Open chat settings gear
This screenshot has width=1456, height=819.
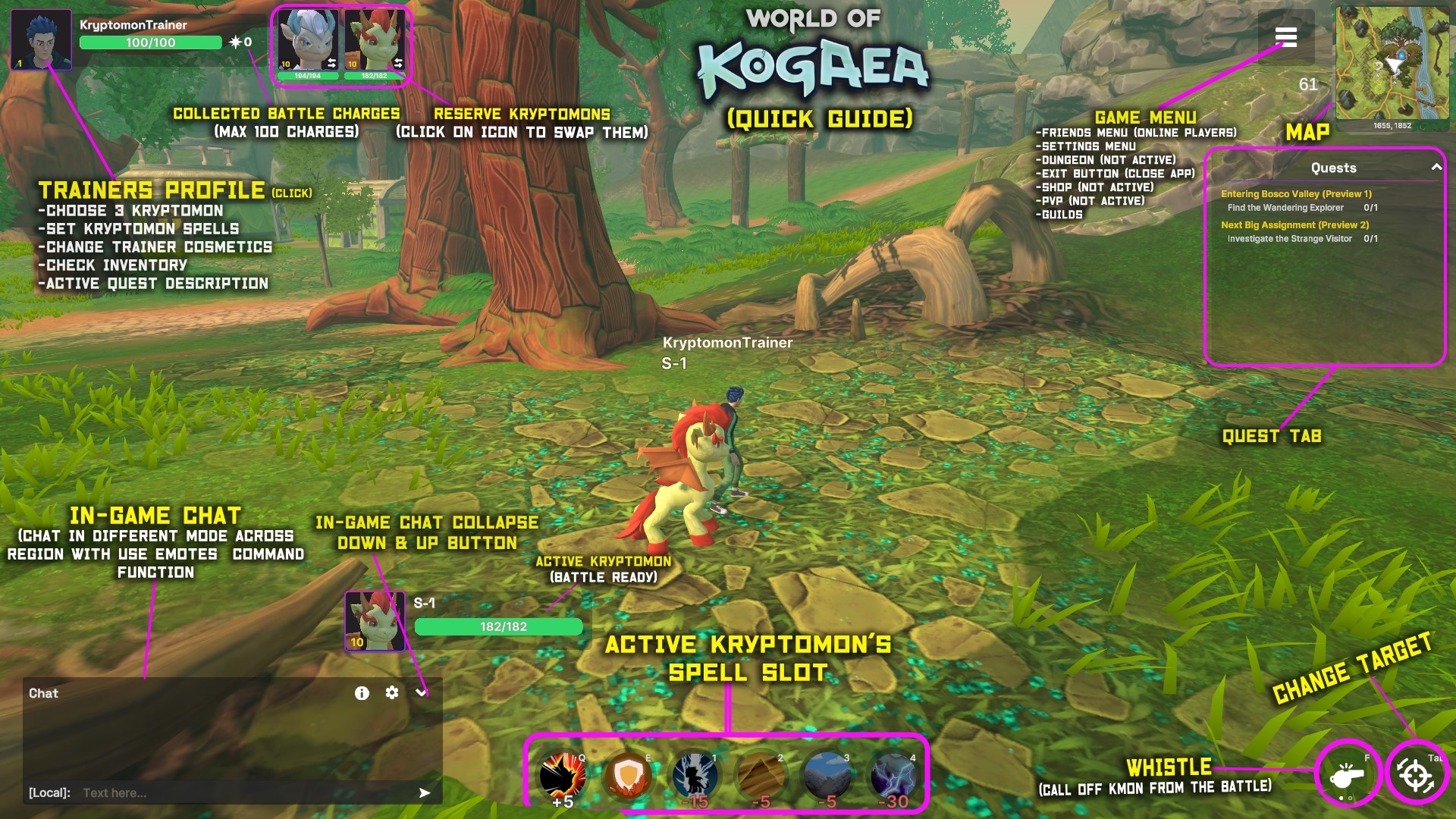392,693
